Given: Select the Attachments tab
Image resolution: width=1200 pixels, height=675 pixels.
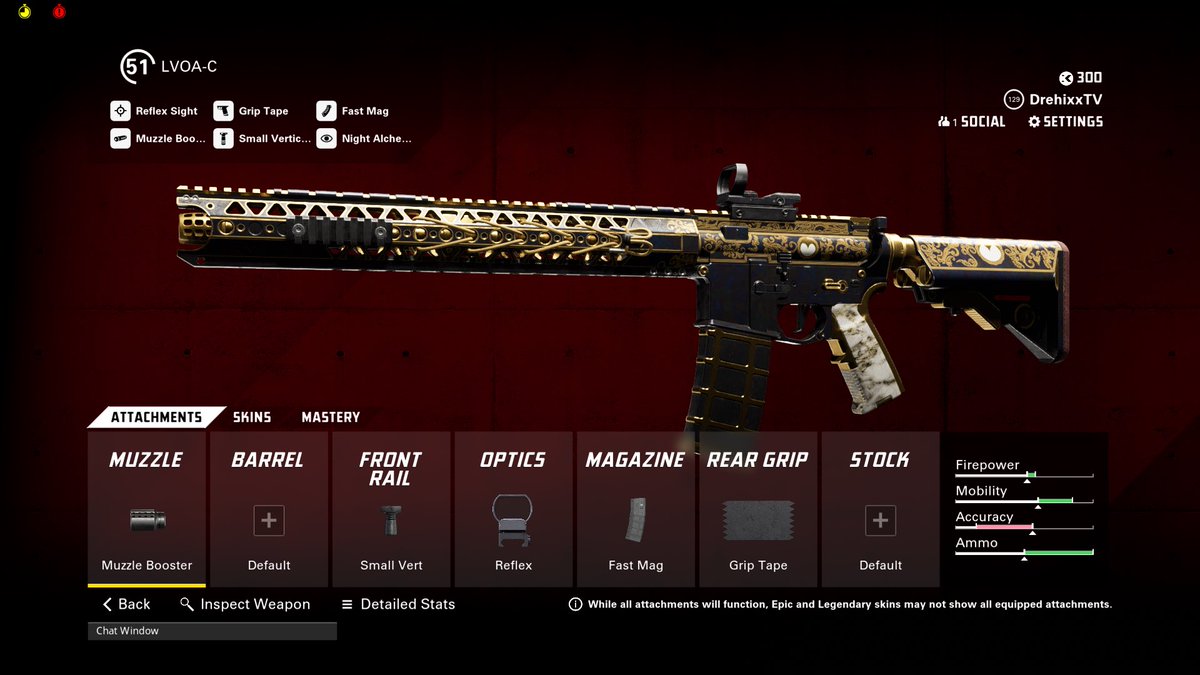Looking at the screenshot, I should 155,417.
